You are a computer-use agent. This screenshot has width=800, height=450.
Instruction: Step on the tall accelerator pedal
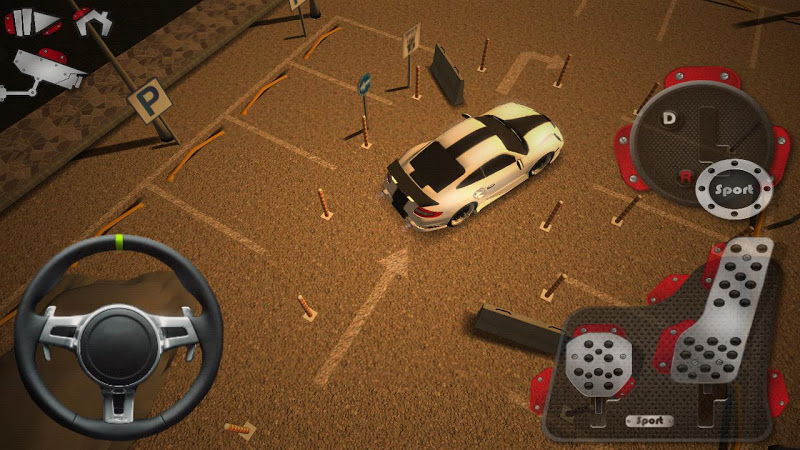pyautogui.click(x=723, y=320)
